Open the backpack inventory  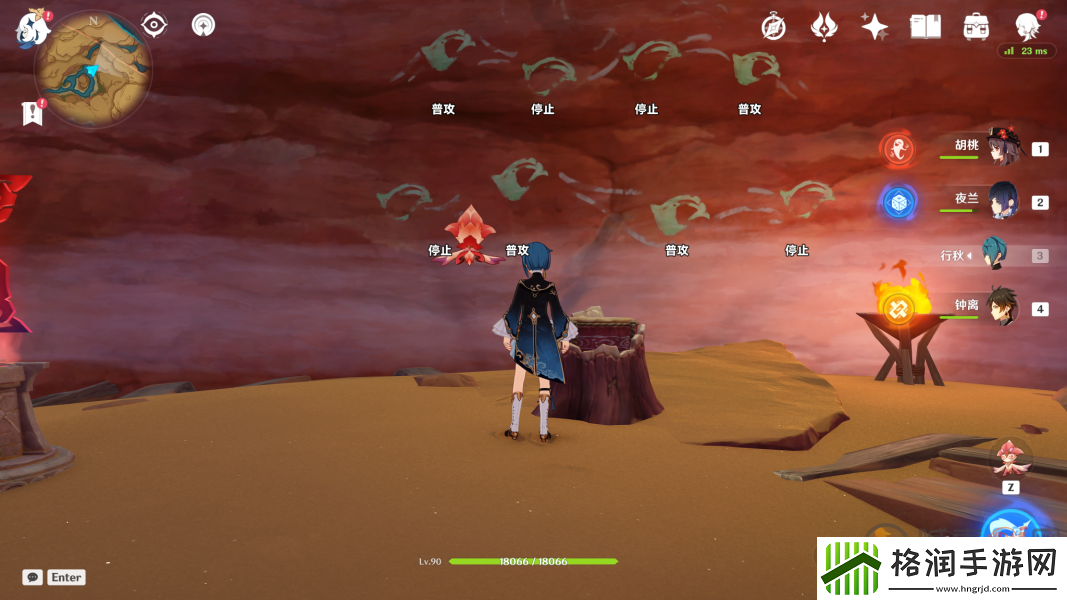[x=975, y=27]
